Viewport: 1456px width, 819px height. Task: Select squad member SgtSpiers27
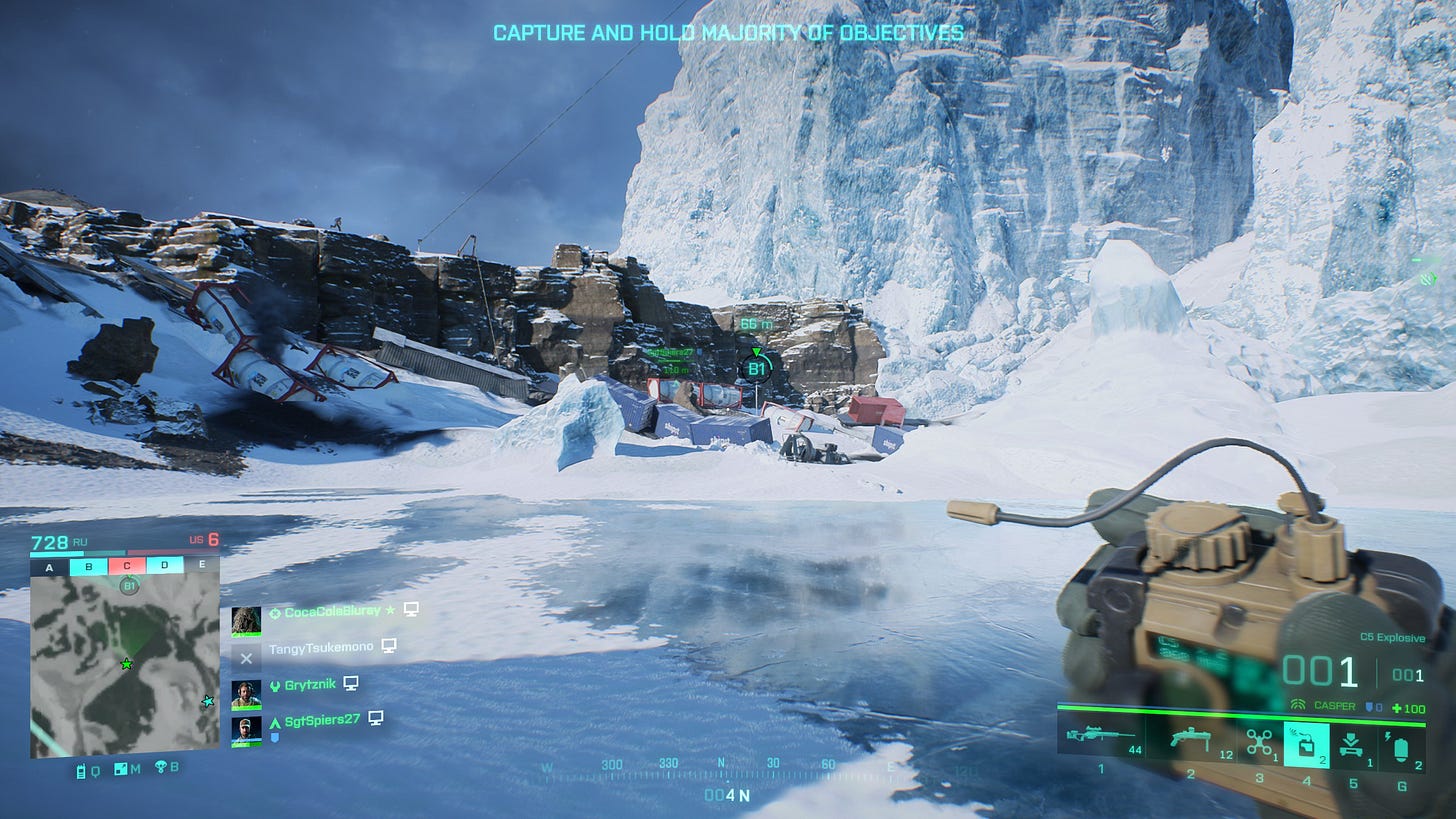(x=318, y=720)
